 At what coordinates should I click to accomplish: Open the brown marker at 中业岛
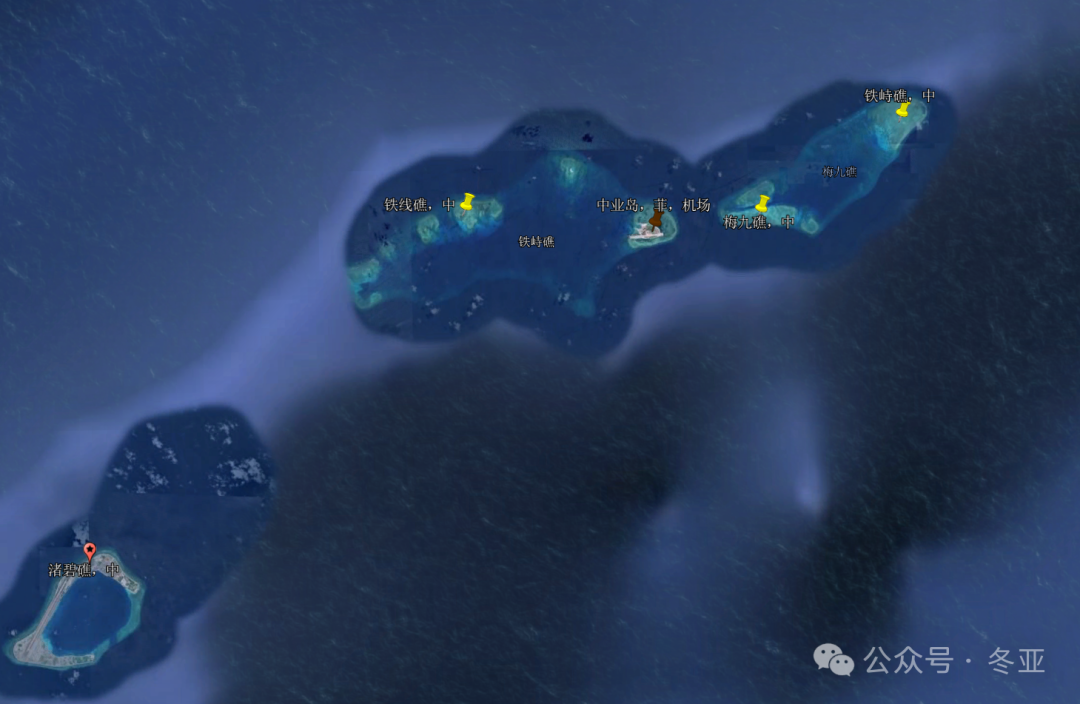tap(656, 217)
